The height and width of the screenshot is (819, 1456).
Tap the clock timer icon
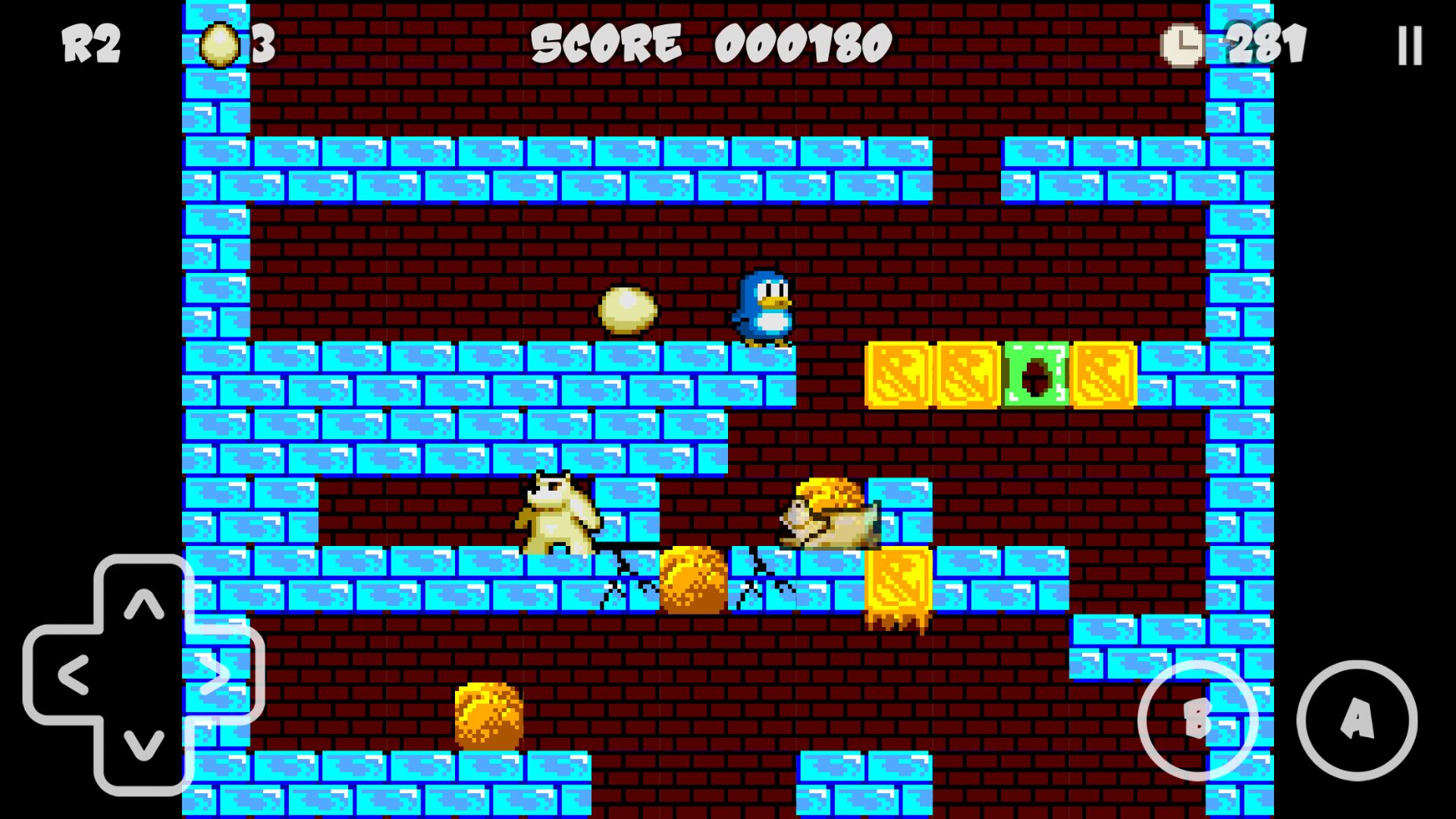pos(1181,45)
